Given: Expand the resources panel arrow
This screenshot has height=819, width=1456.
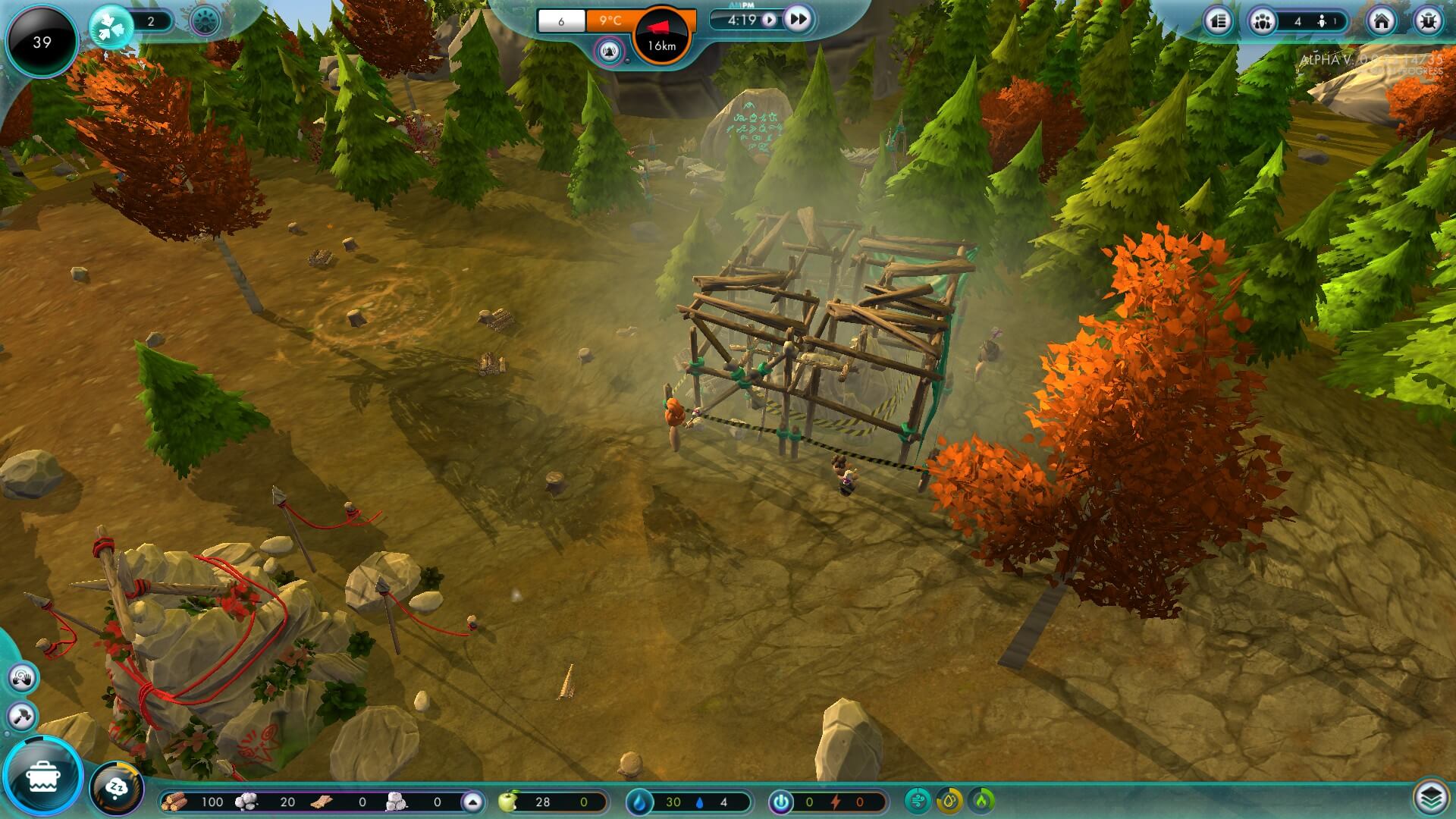Looking at the screenshot, I should [x=472, y=802].
